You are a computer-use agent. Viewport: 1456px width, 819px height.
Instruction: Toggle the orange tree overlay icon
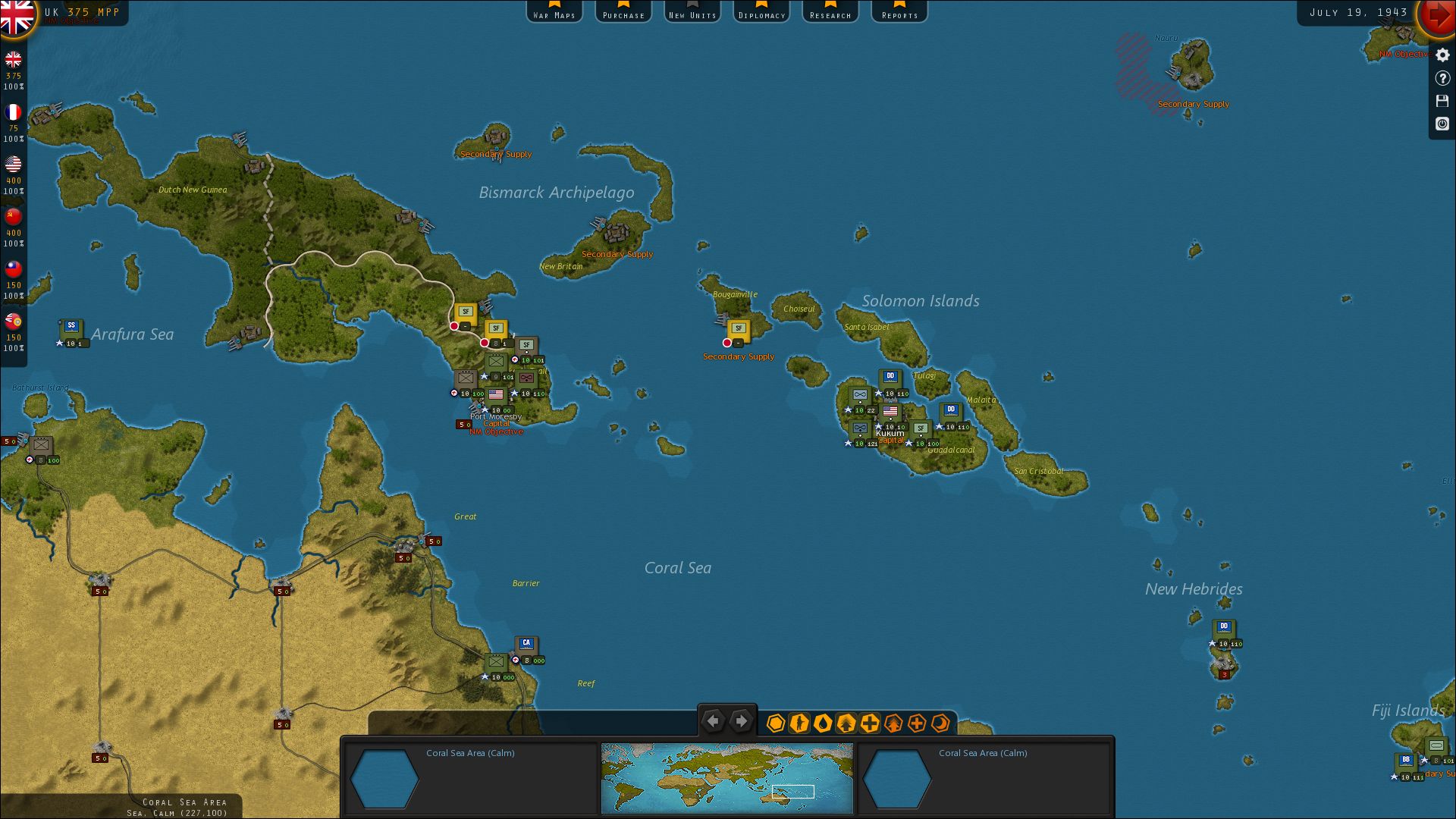pos(892,724)
